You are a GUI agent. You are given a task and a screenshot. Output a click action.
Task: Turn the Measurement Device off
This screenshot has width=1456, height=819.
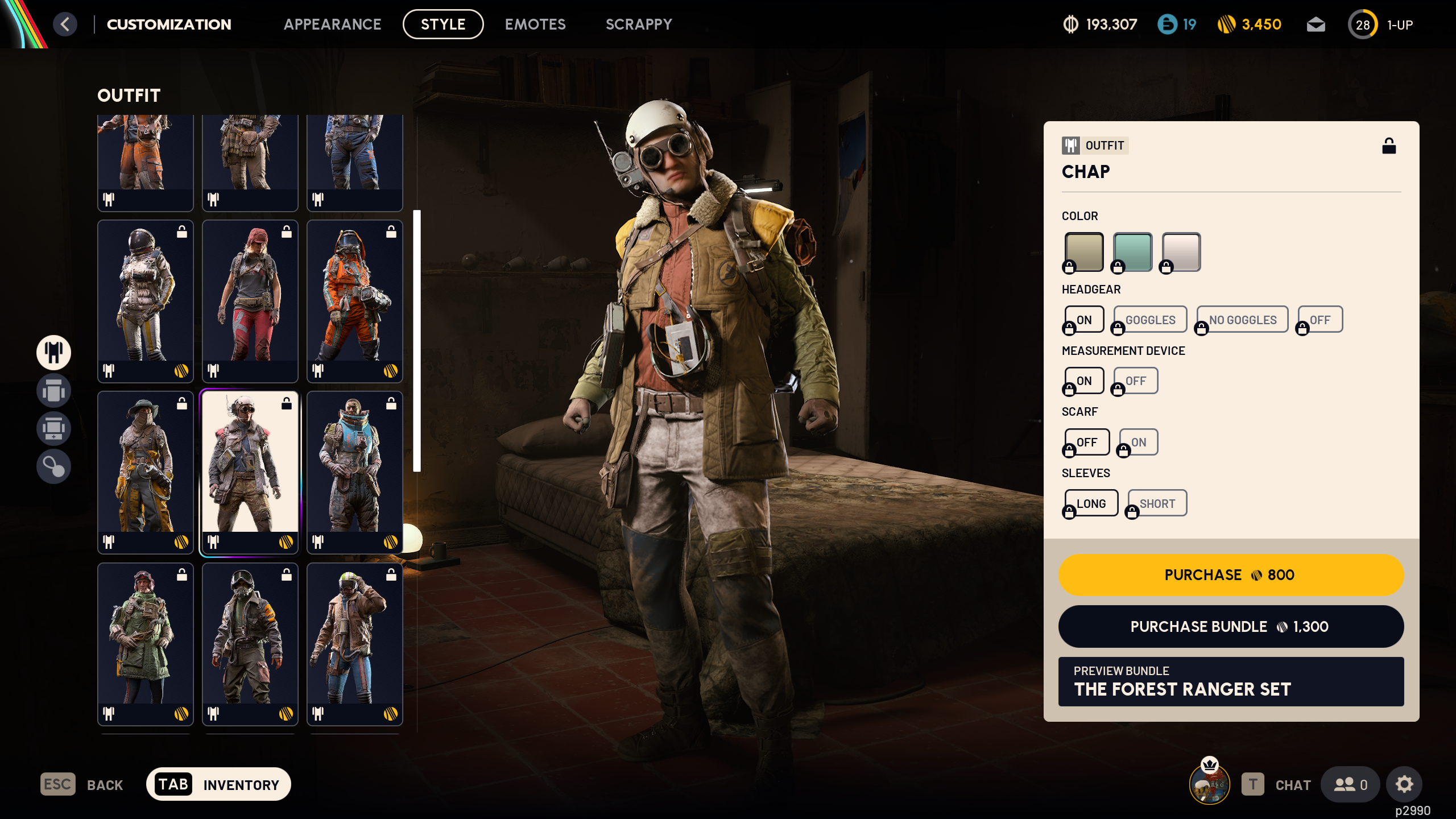[x=1135, y=380]
